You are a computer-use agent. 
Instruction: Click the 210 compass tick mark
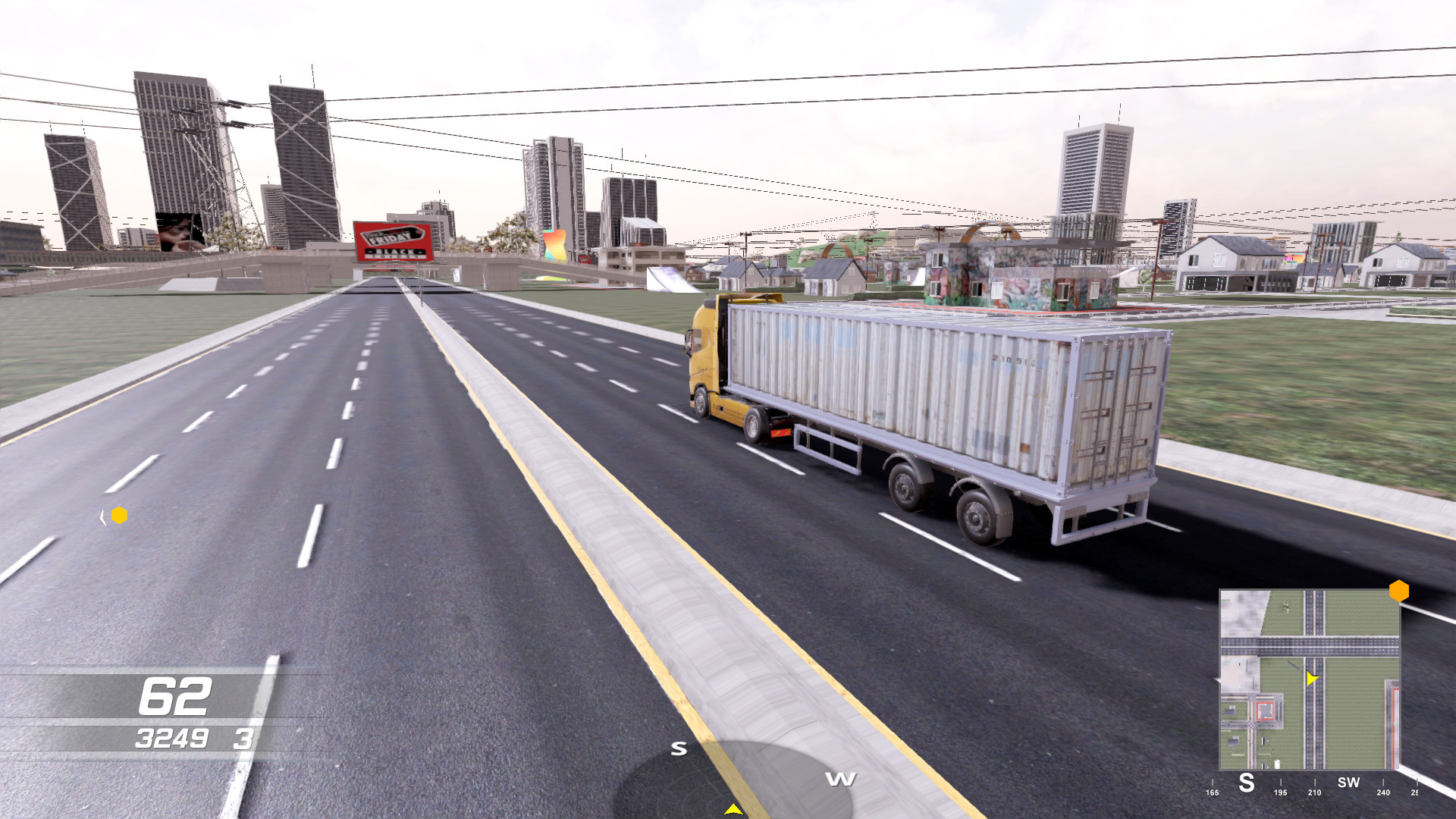(1316, 790)
